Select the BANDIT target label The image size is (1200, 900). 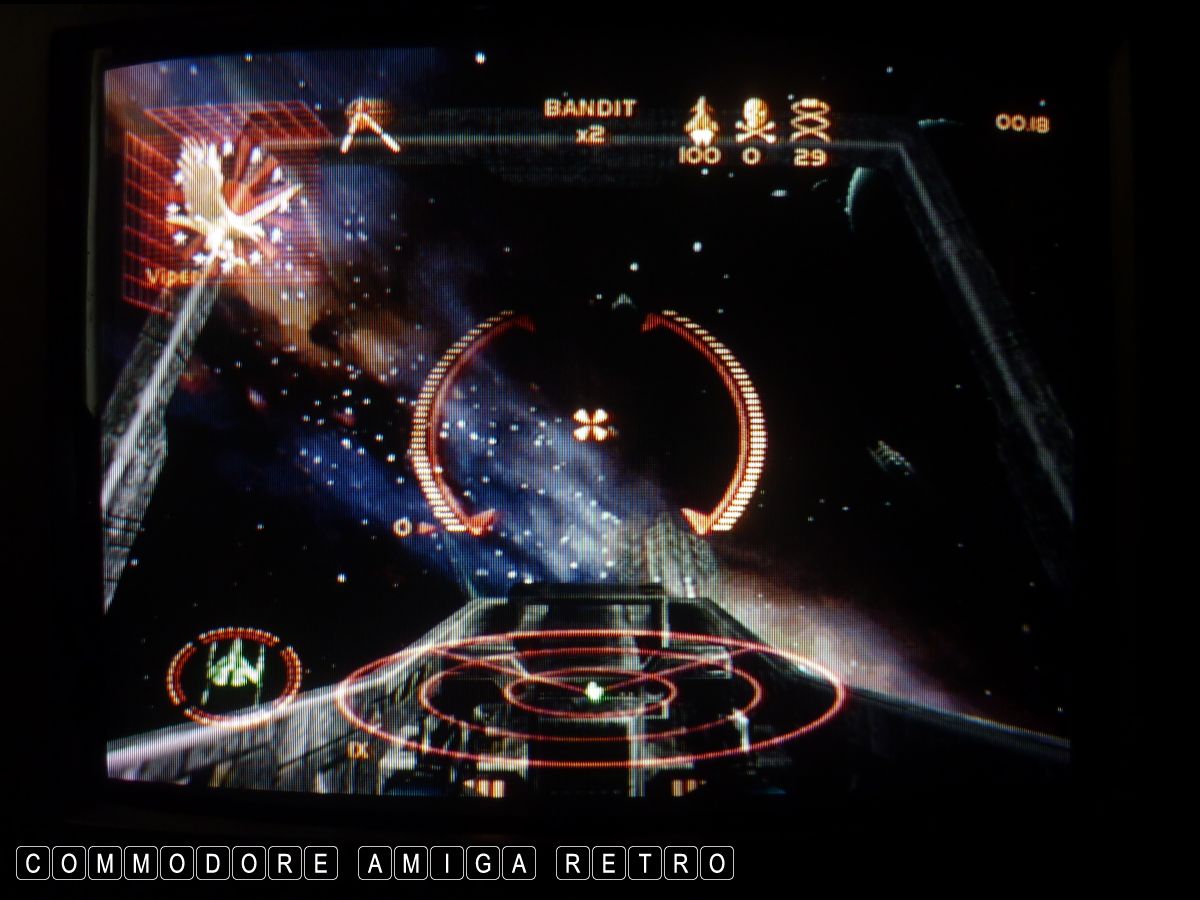[x=590, y=109]
